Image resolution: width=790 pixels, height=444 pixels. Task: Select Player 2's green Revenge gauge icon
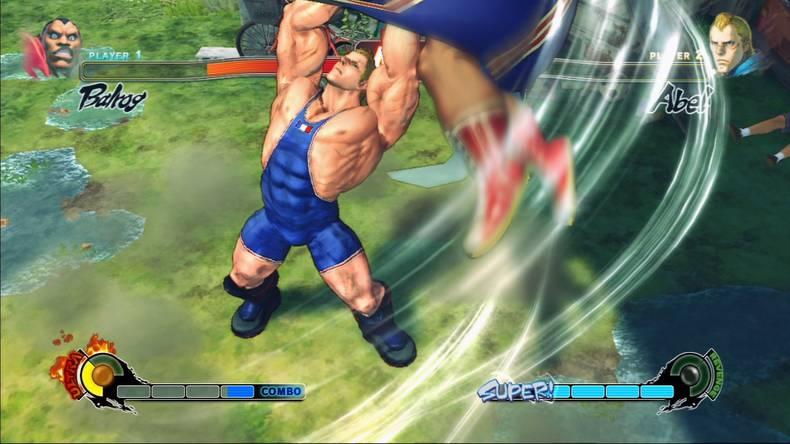click(x=693, y=375)
